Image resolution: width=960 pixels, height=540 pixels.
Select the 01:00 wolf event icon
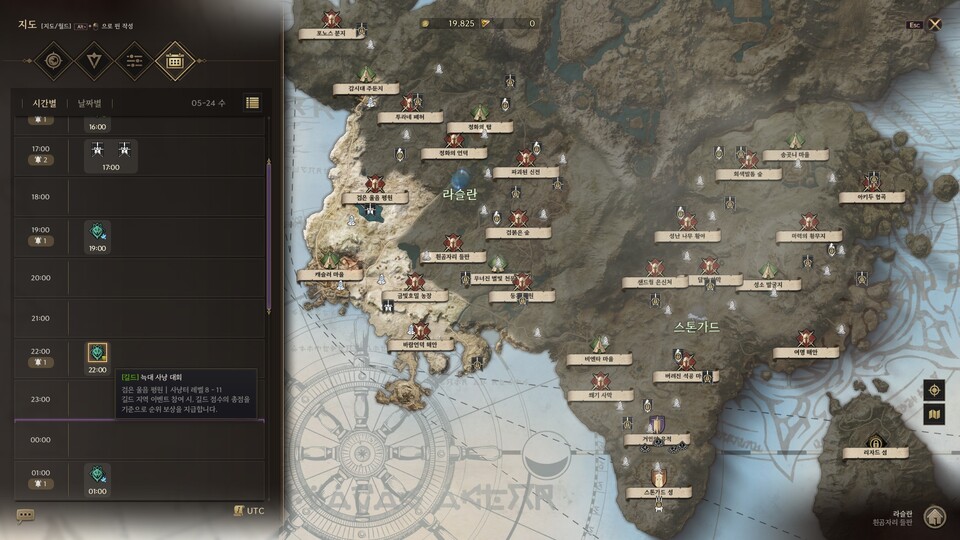pyautogui.click(x=97, y=474)
